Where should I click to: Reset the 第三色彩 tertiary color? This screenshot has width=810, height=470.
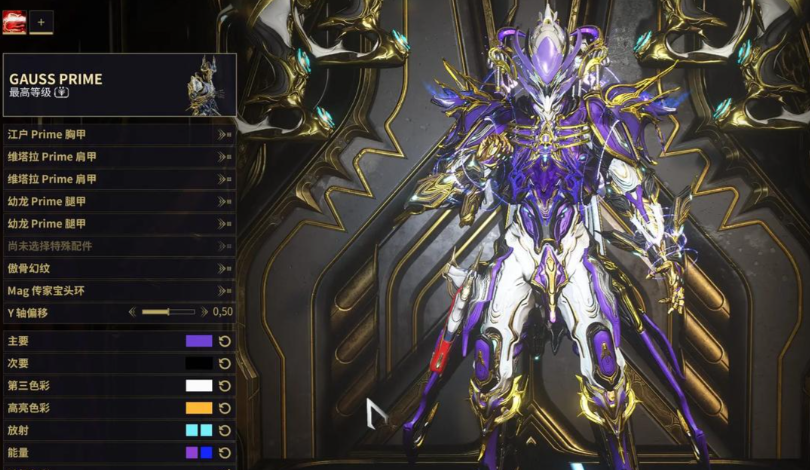225,386
